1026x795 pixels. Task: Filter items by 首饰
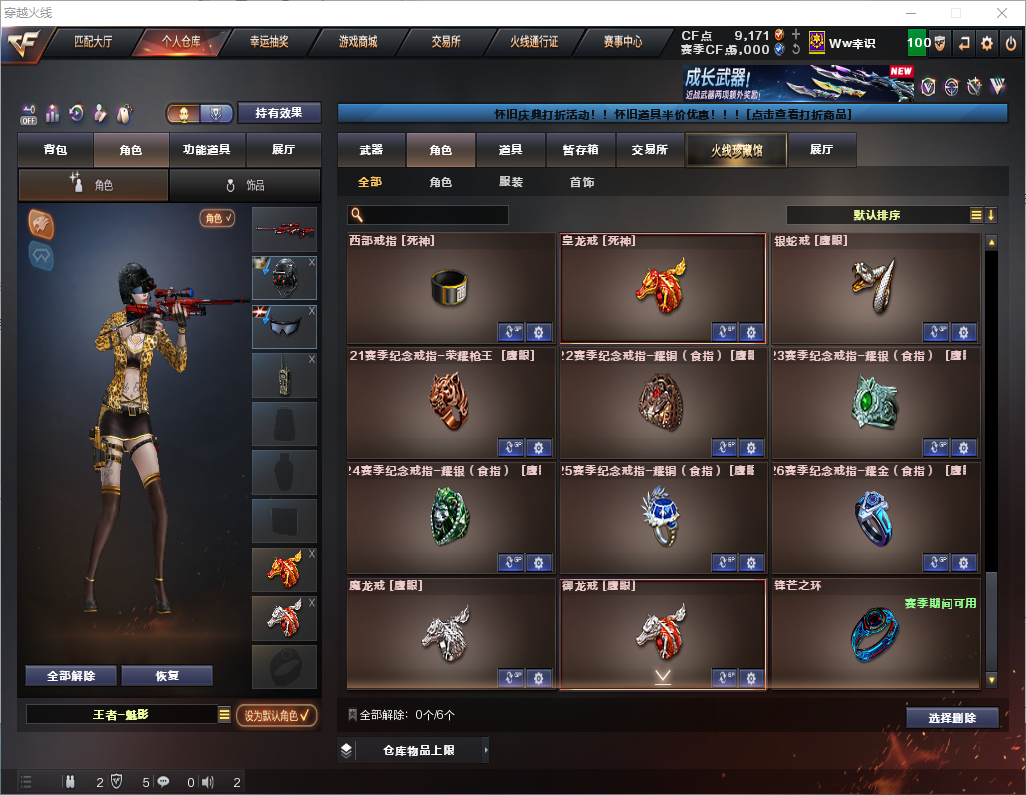pyautogui.click(x=582, y=182)
